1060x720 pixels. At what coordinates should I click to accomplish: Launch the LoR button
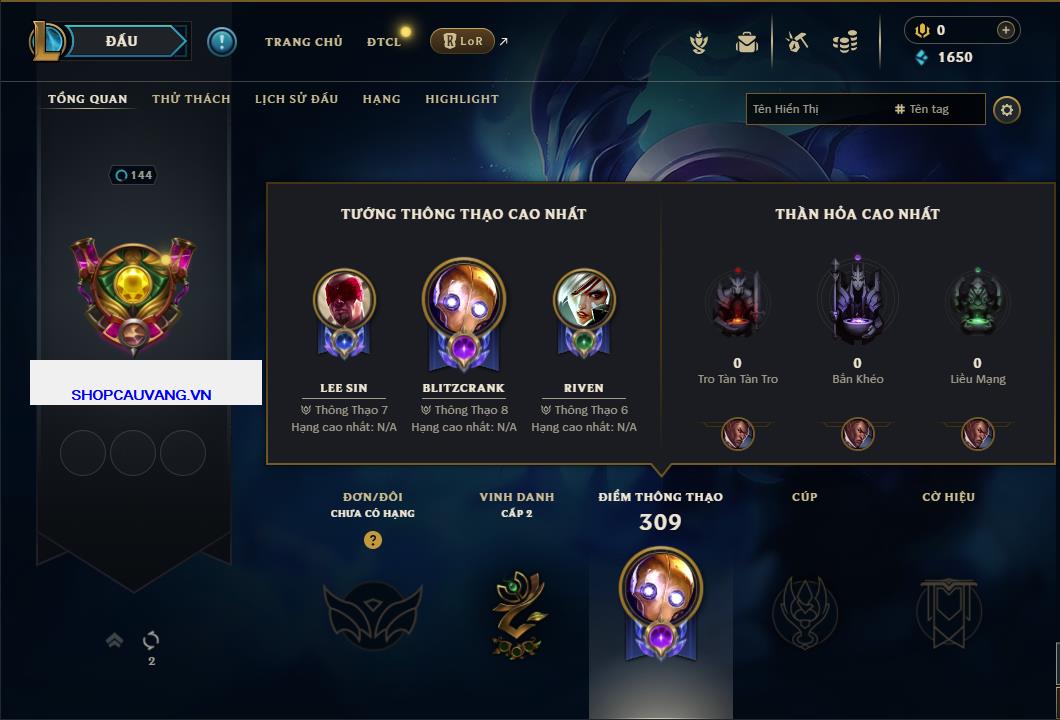point(462,41)
